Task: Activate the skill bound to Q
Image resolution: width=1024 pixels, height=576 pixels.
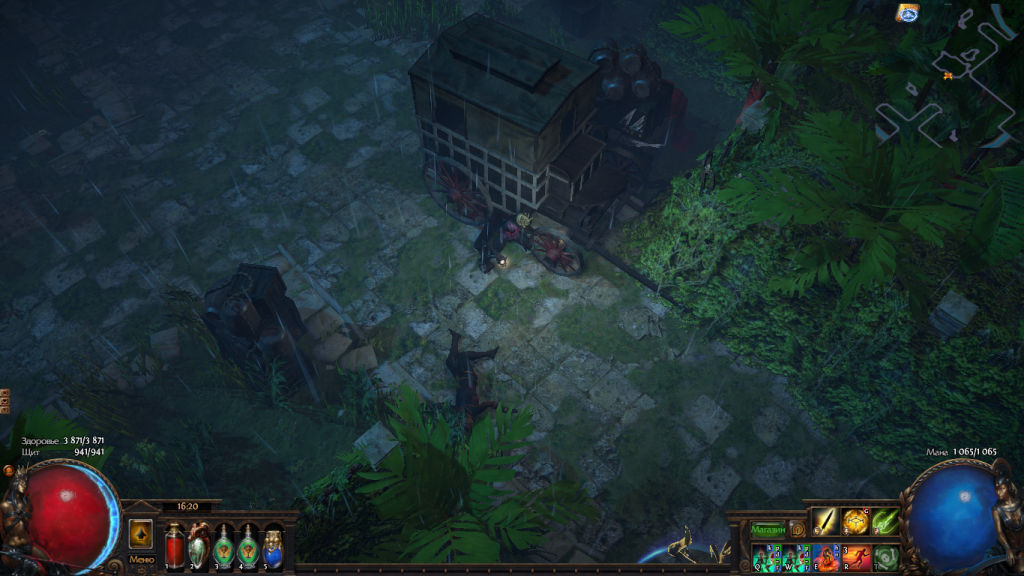Action: [765, 557]
